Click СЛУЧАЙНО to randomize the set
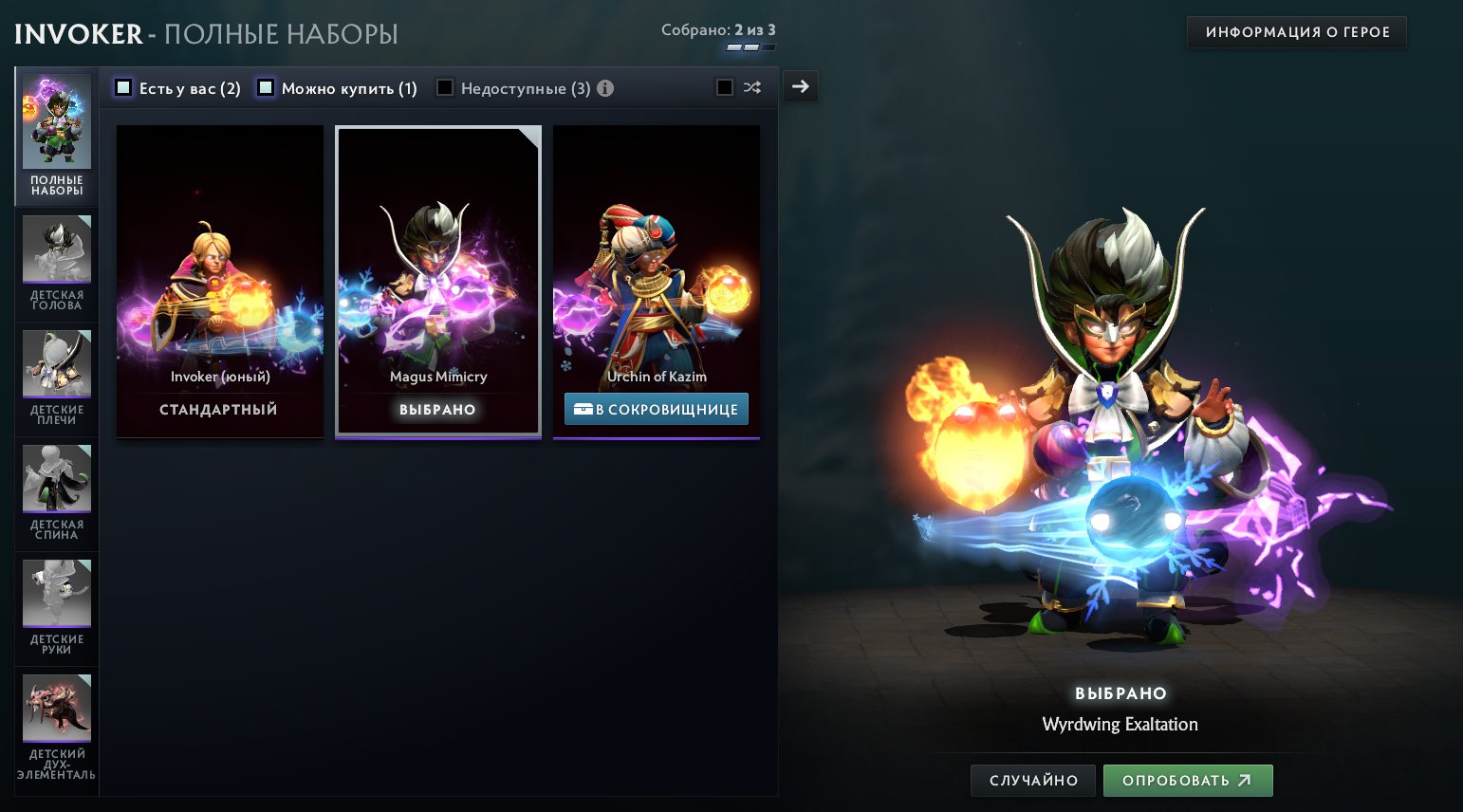Viewport: 1463px width, 812px height. pos(1032,780)
